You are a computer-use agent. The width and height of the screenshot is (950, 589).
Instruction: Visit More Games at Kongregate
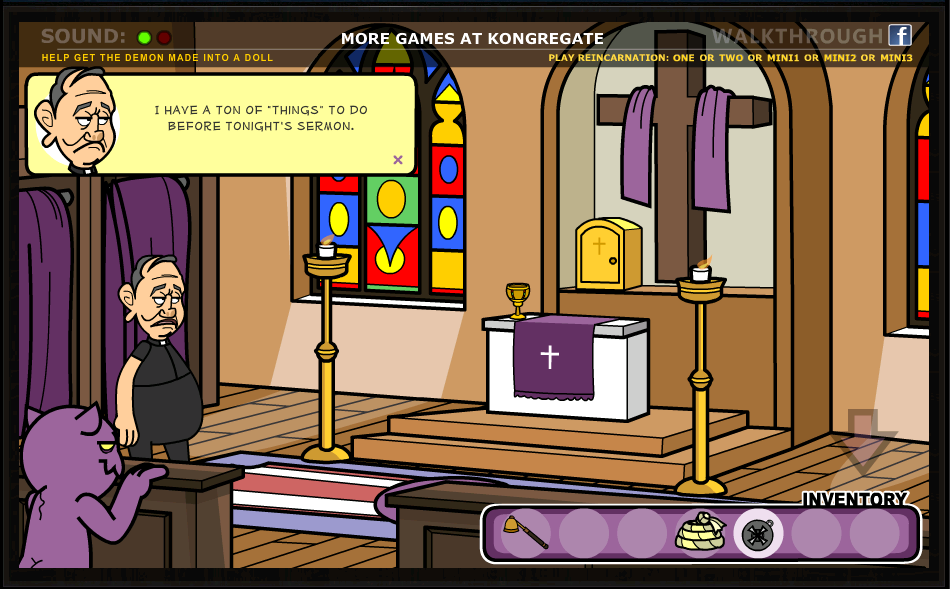(472, 39)
